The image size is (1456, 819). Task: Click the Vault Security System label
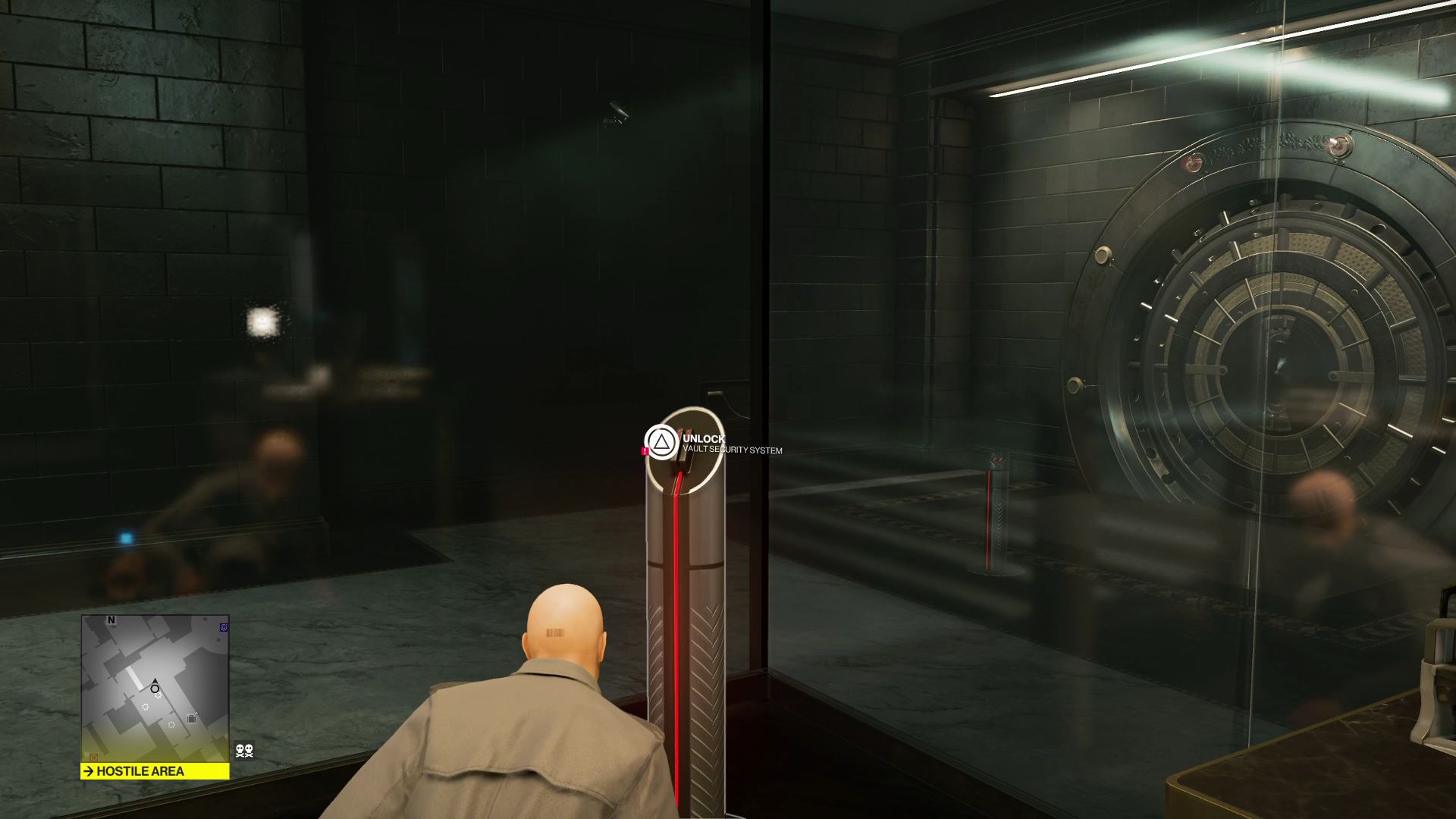coord(733,450)
